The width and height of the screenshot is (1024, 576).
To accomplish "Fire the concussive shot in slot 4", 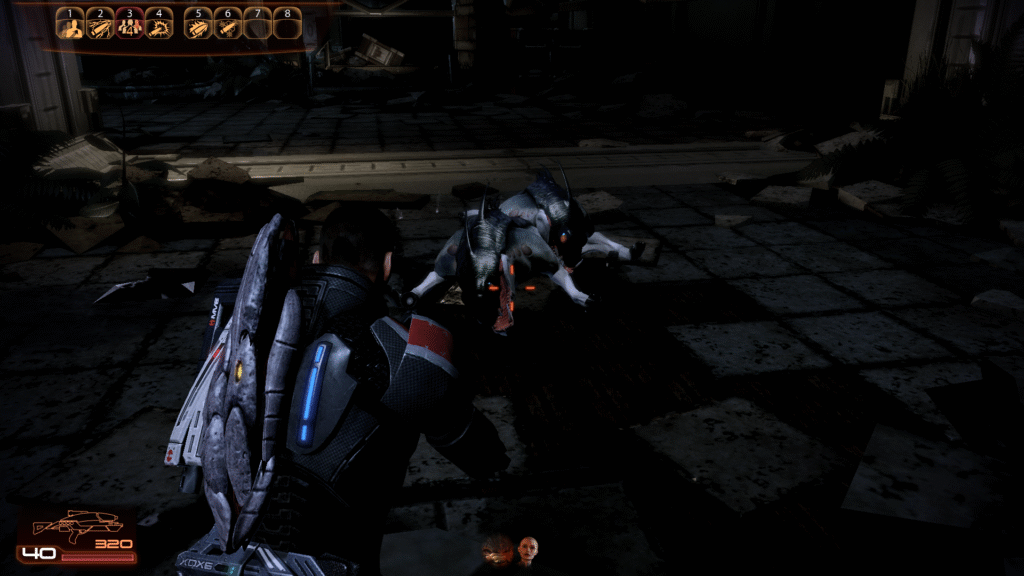I will 158,26.
